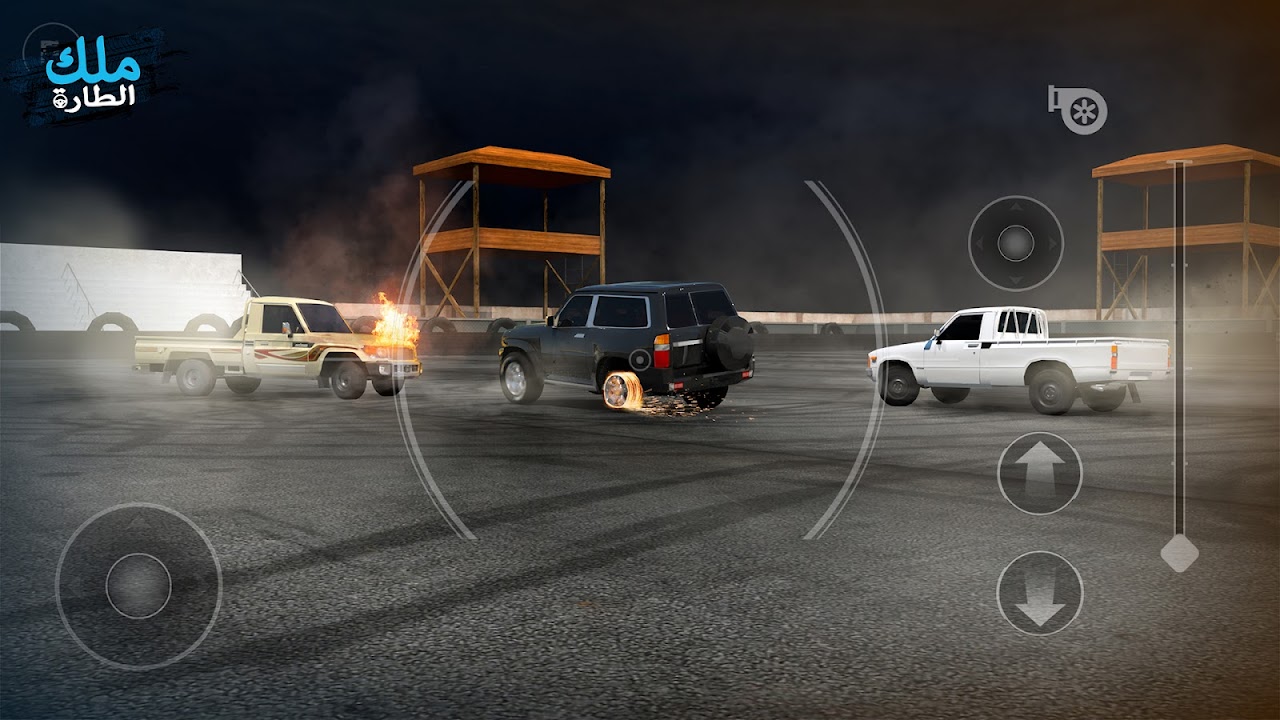Tap the faded menu icon in top-left corner

(48, 46)
